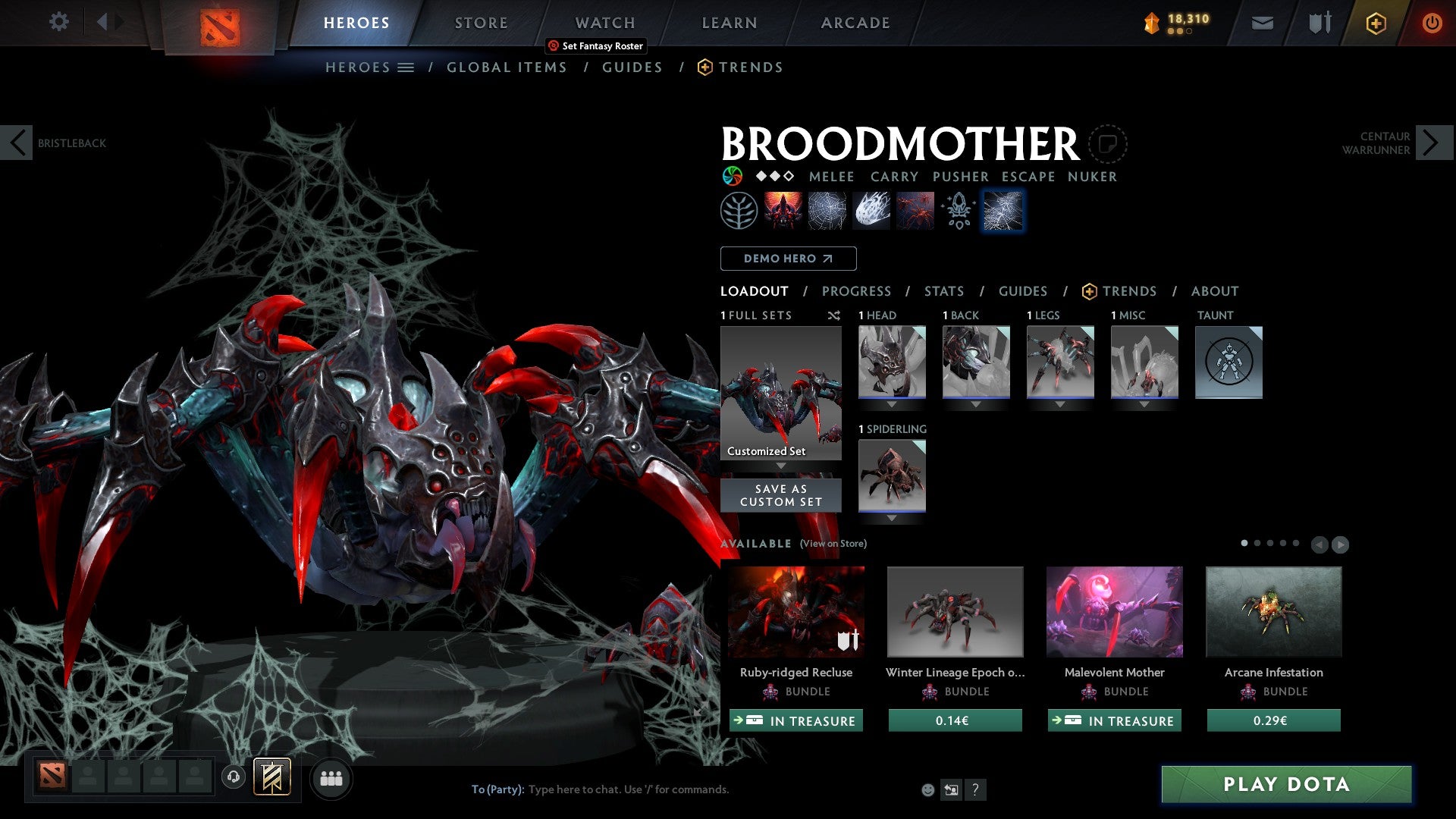Viewport: 1456px width, 819px height.
Task: Open View on Store link
Action: pos(832,544)
